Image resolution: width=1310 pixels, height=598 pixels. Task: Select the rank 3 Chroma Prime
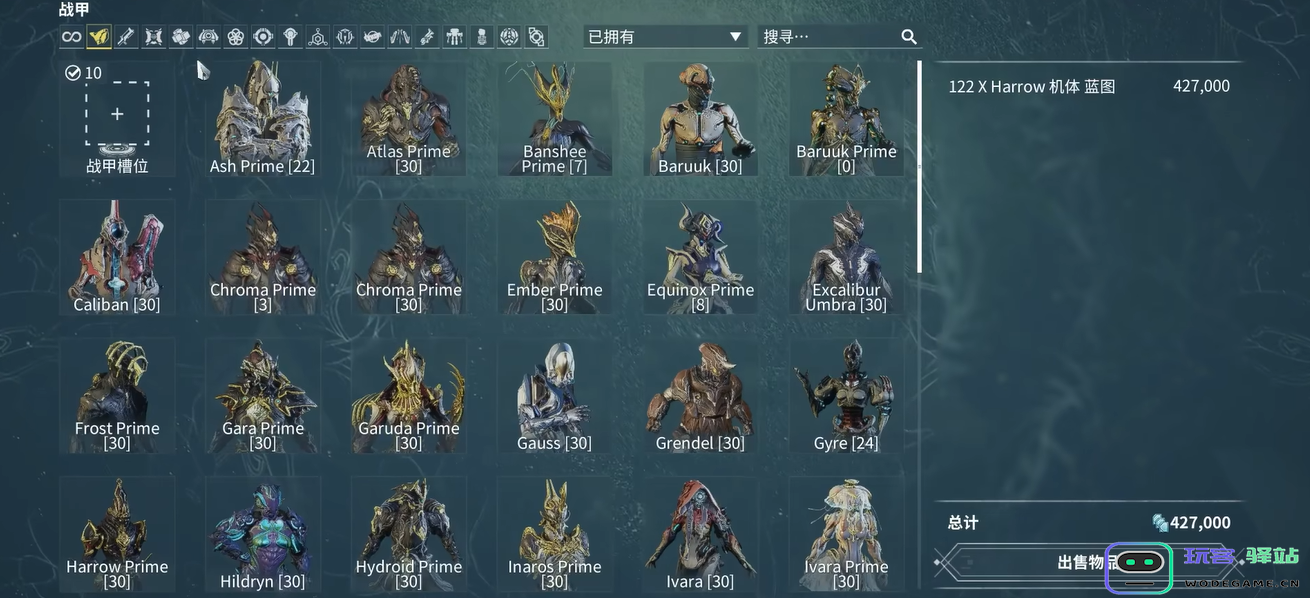coord(262,256)
